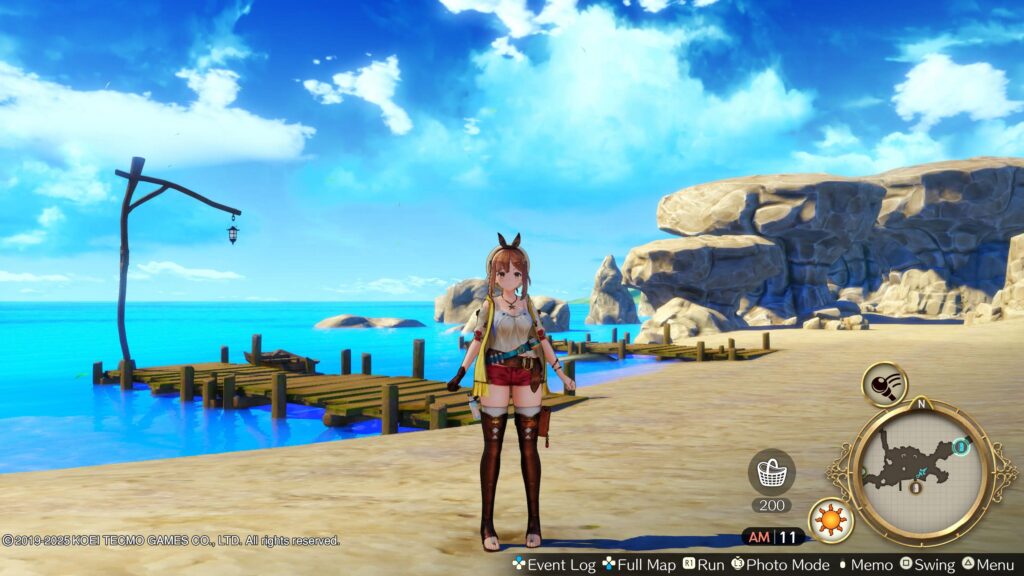Click the gathering basket icon

click(x=771, y=470)
